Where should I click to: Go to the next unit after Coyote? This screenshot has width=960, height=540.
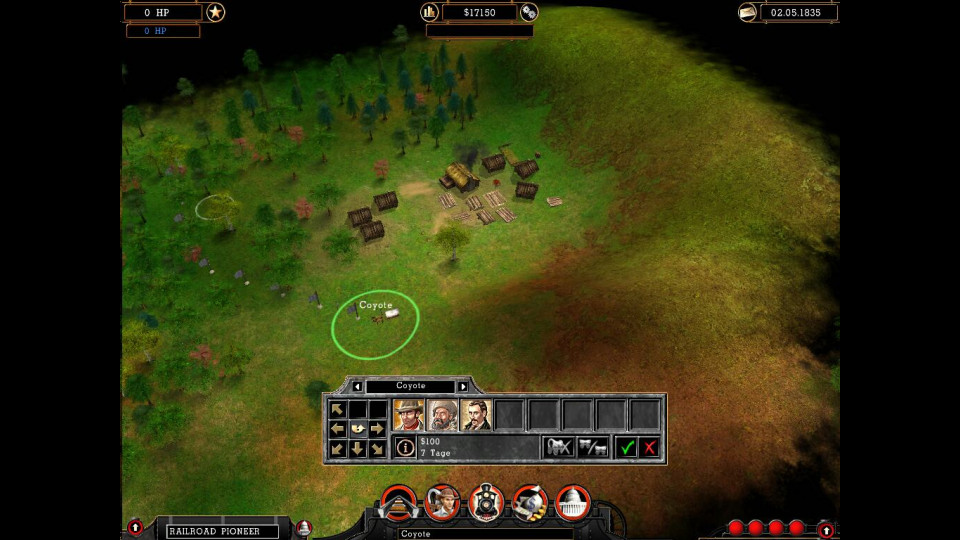click(x=463, y=386)
